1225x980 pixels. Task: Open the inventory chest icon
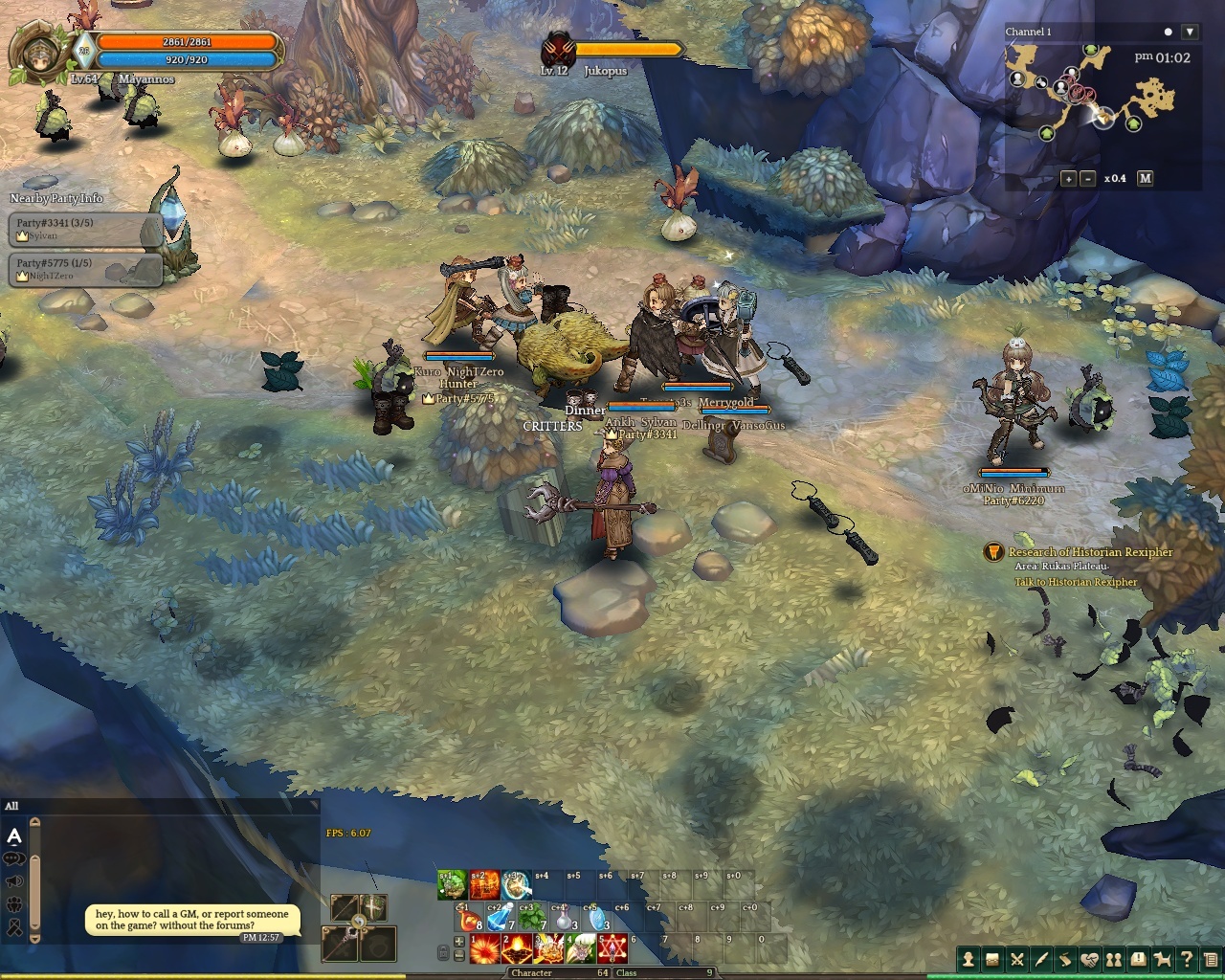(992, 959)
